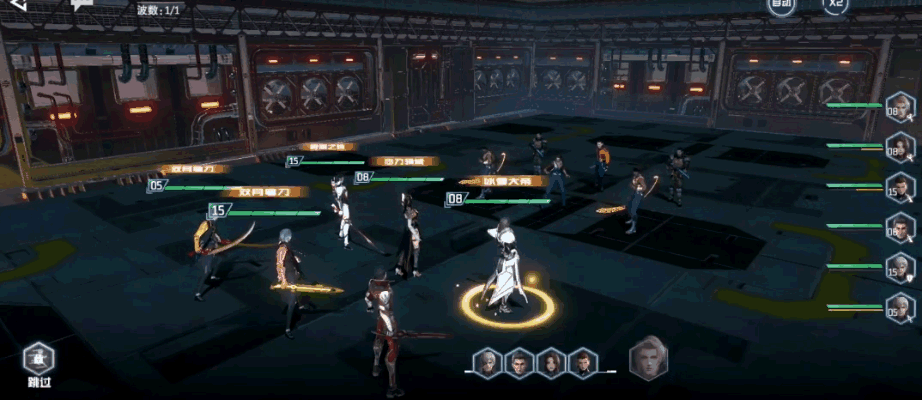Pick the long dark-haired woman in the turn-order row

[x=550, y=362]
